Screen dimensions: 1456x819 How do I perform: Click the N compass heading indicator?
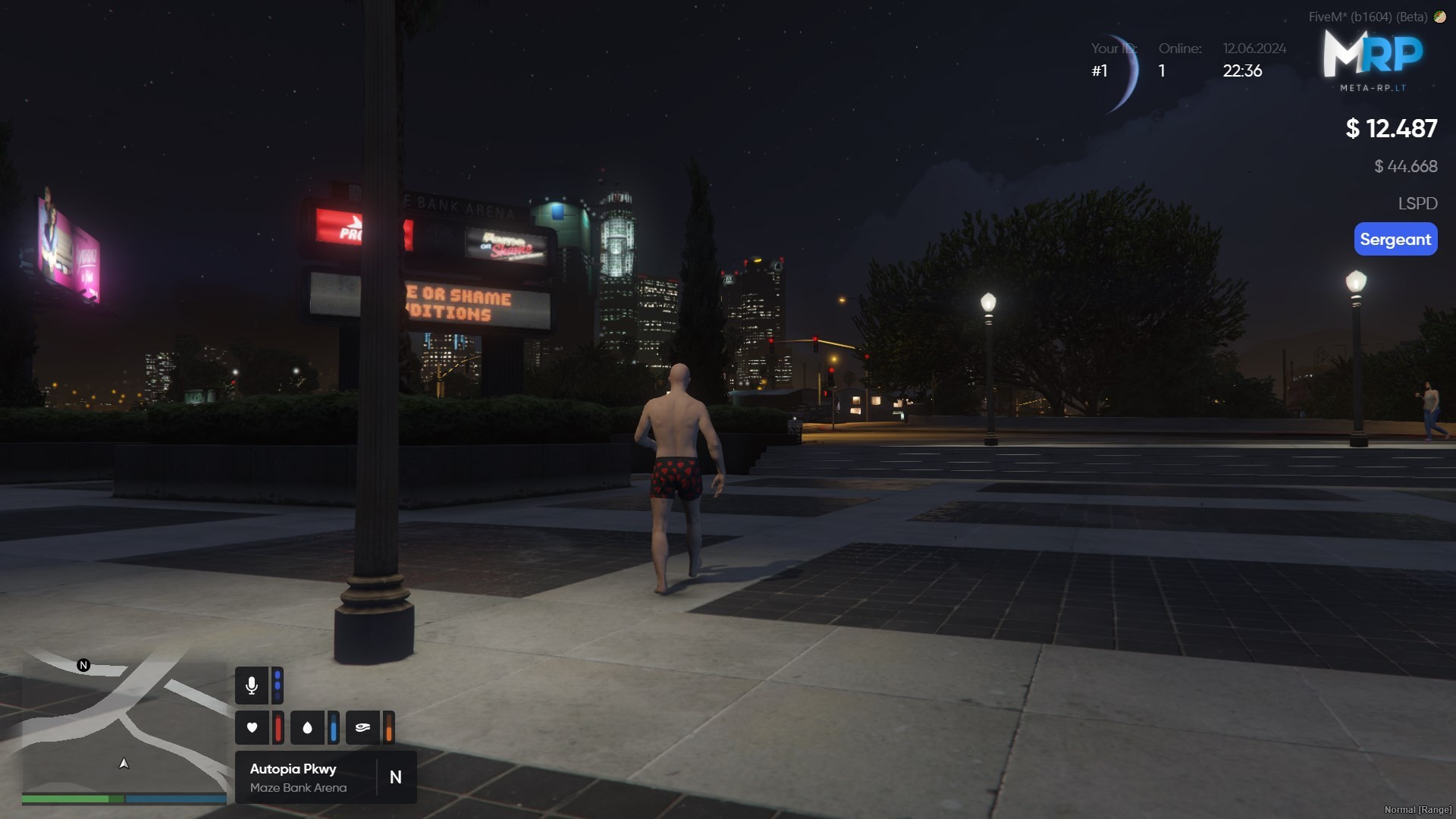(x=396, y=777)
